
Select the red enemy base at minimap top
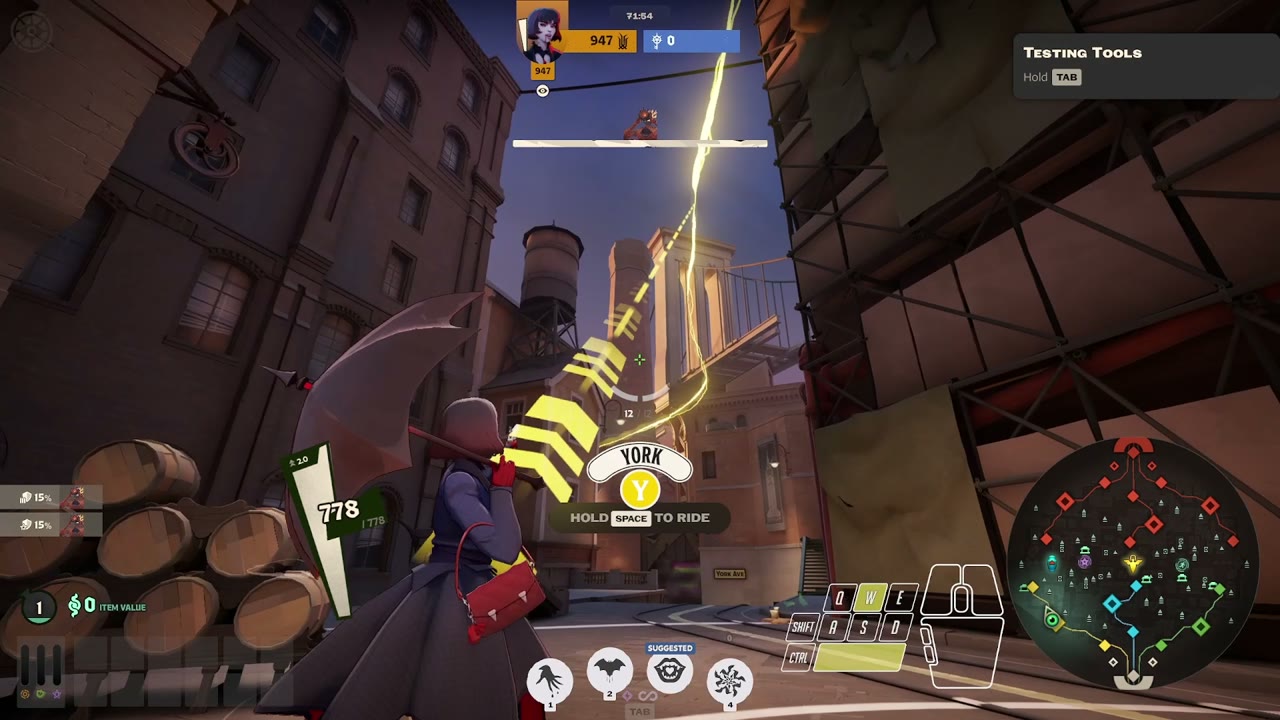[x=1133, y=447]
